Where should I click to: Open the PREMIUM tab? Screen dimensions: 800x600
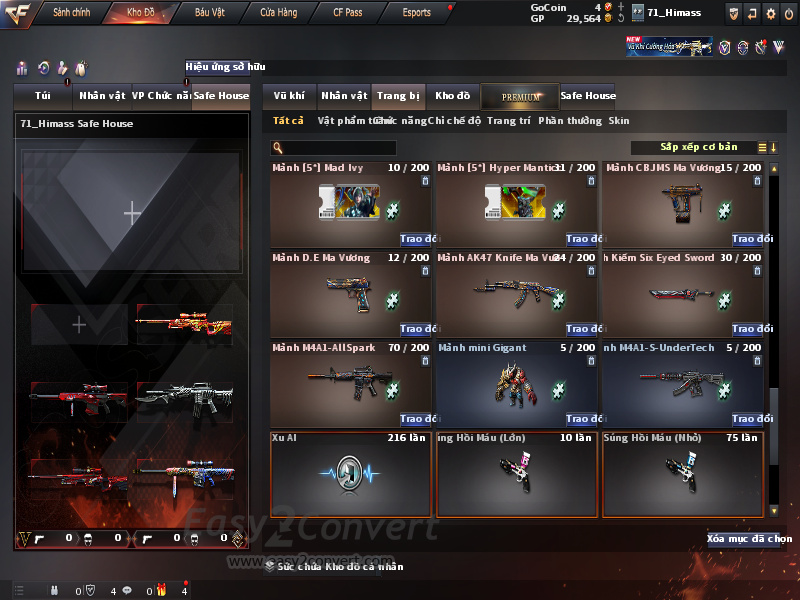[520, 96]
